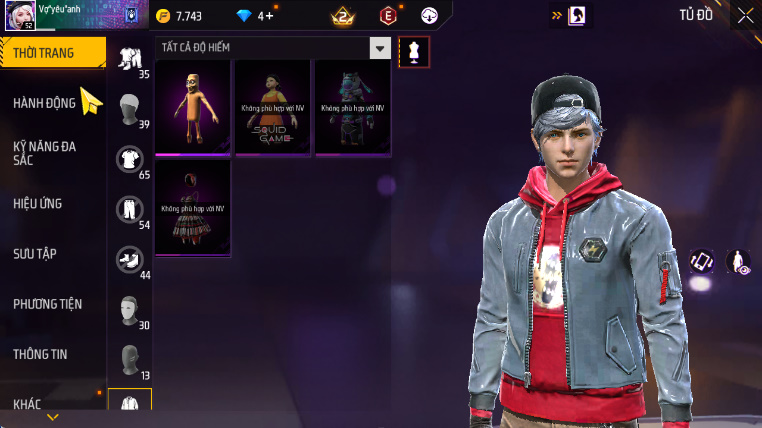
Task: Click the phone rotate icon
Action: [702, 262]
